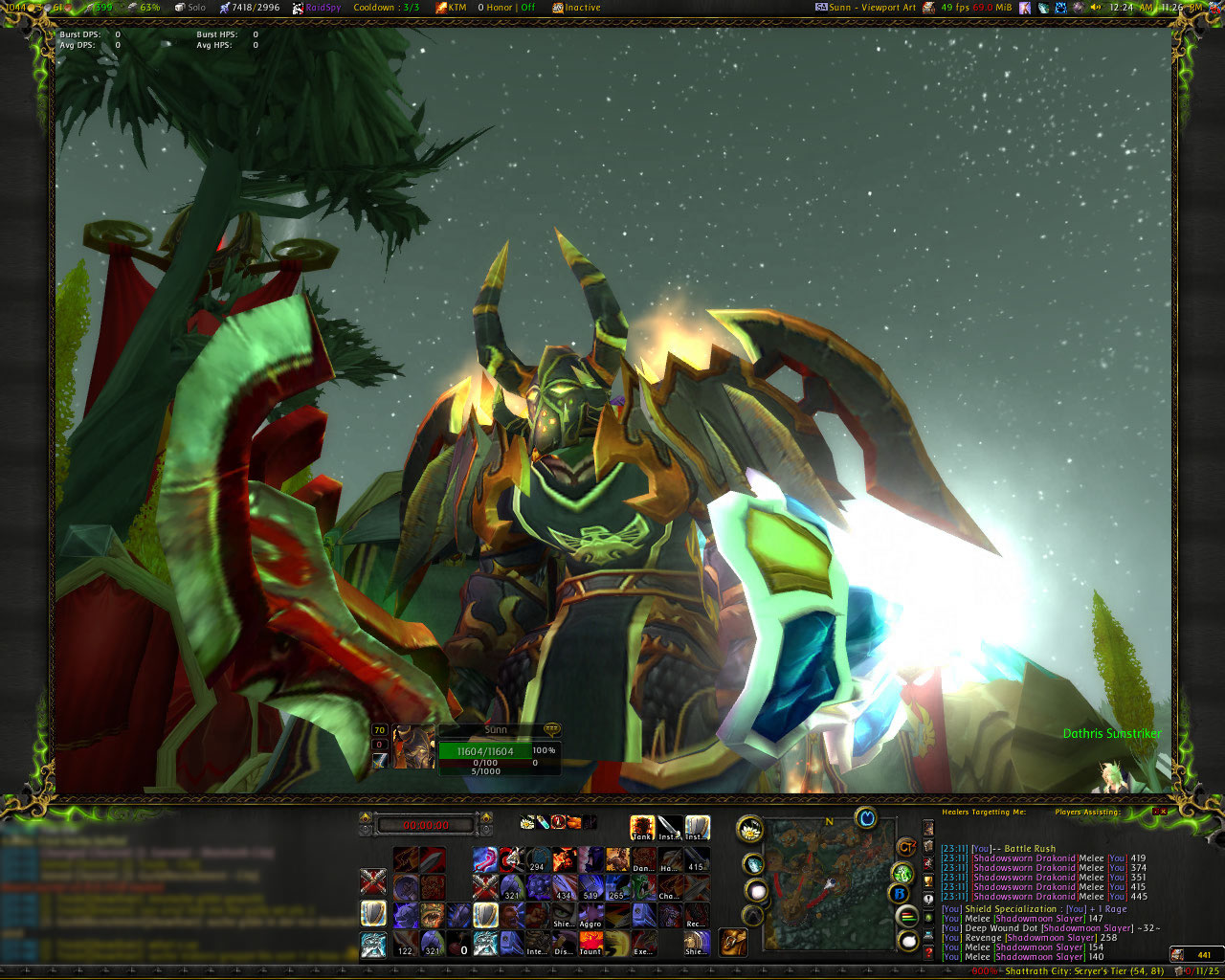The height and width of the screenshot is (980, 1225).
Task: Activate the daisy flower buff icon
Action: pyautogui.click(x=527, y=822)
